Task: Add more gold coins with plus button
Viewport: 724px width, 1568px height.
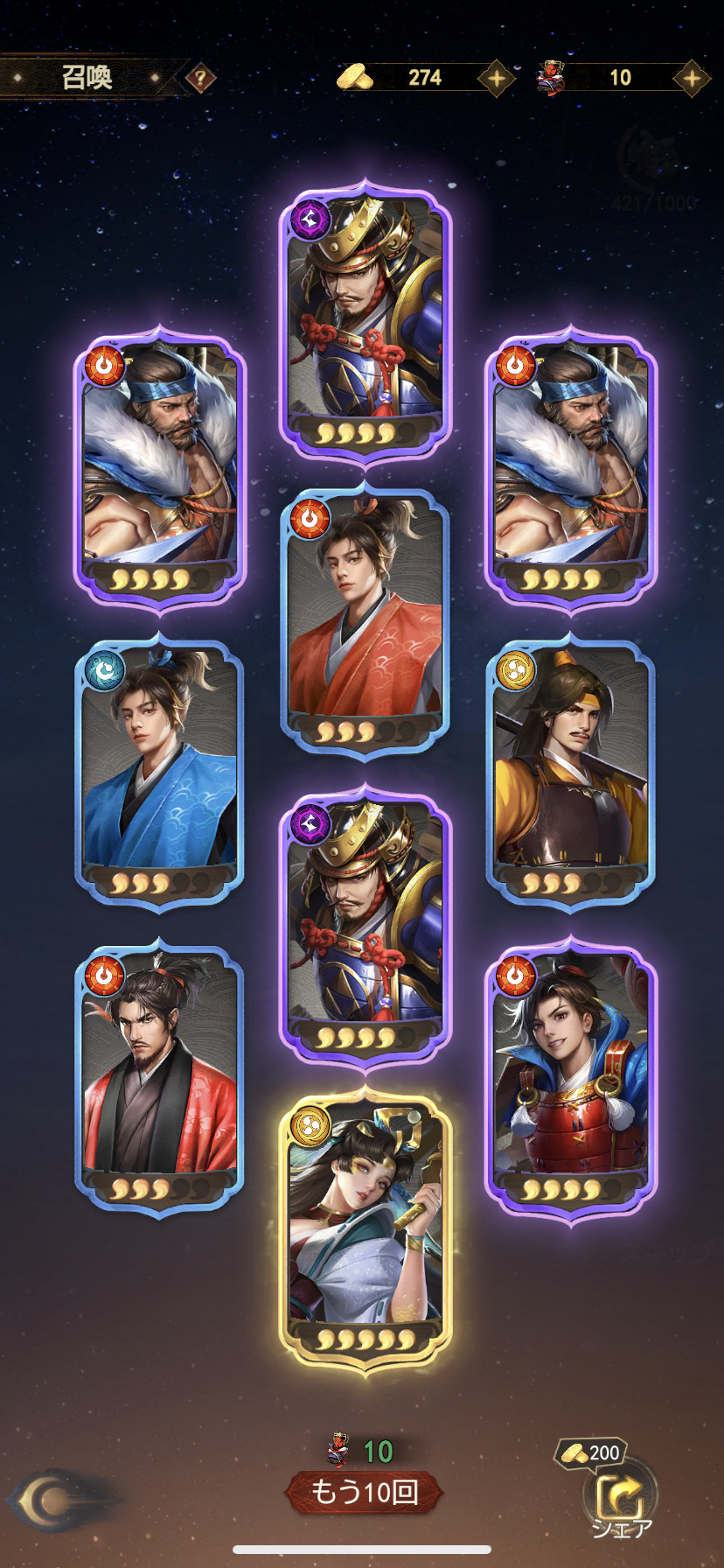Action: pos(496,79)
